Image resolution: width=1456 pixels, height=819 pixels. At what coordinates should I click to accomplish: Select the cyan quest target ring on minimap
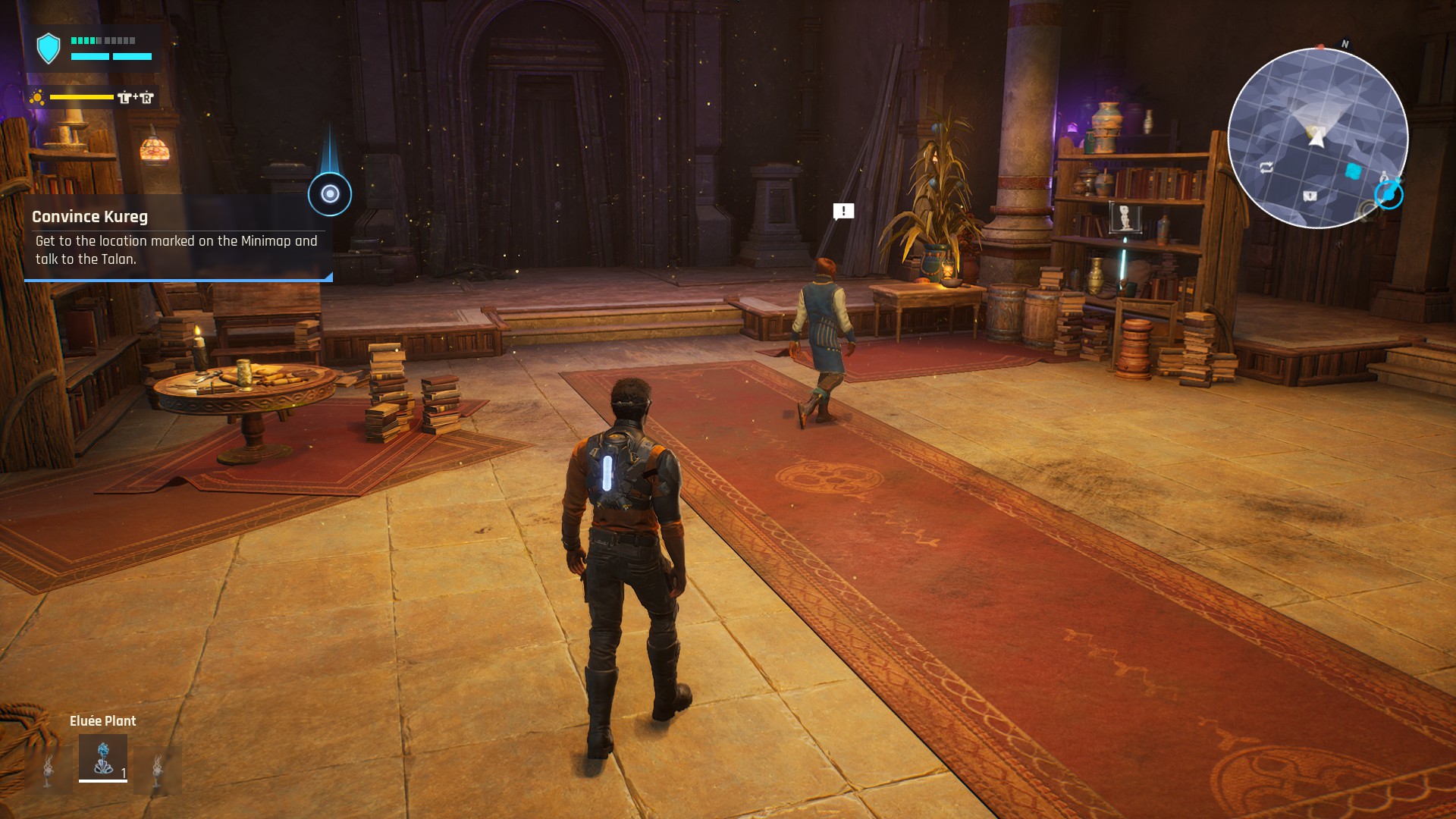pos(1389,196)
